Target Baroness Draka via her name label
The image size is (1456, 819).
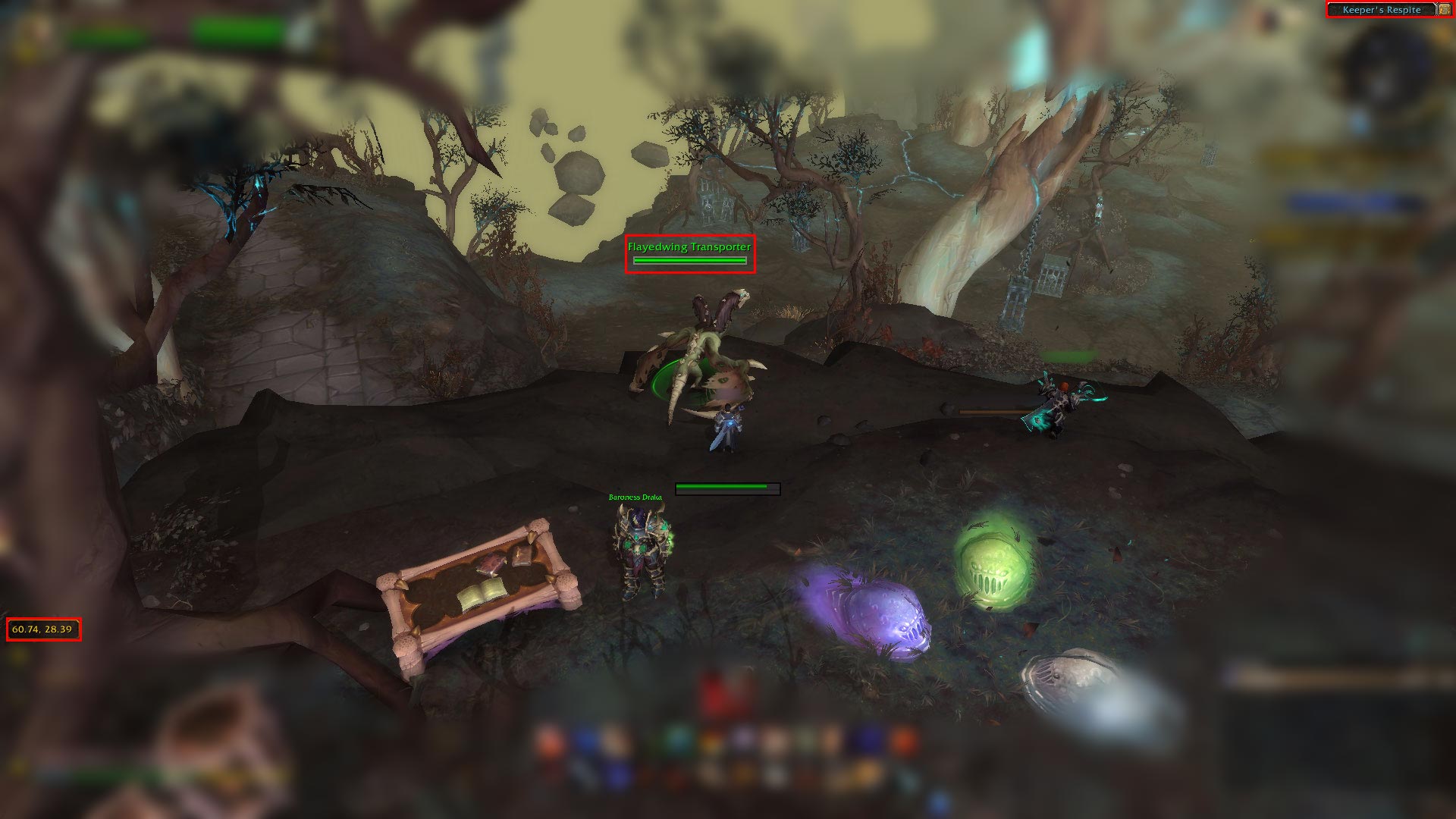[635, 497]
